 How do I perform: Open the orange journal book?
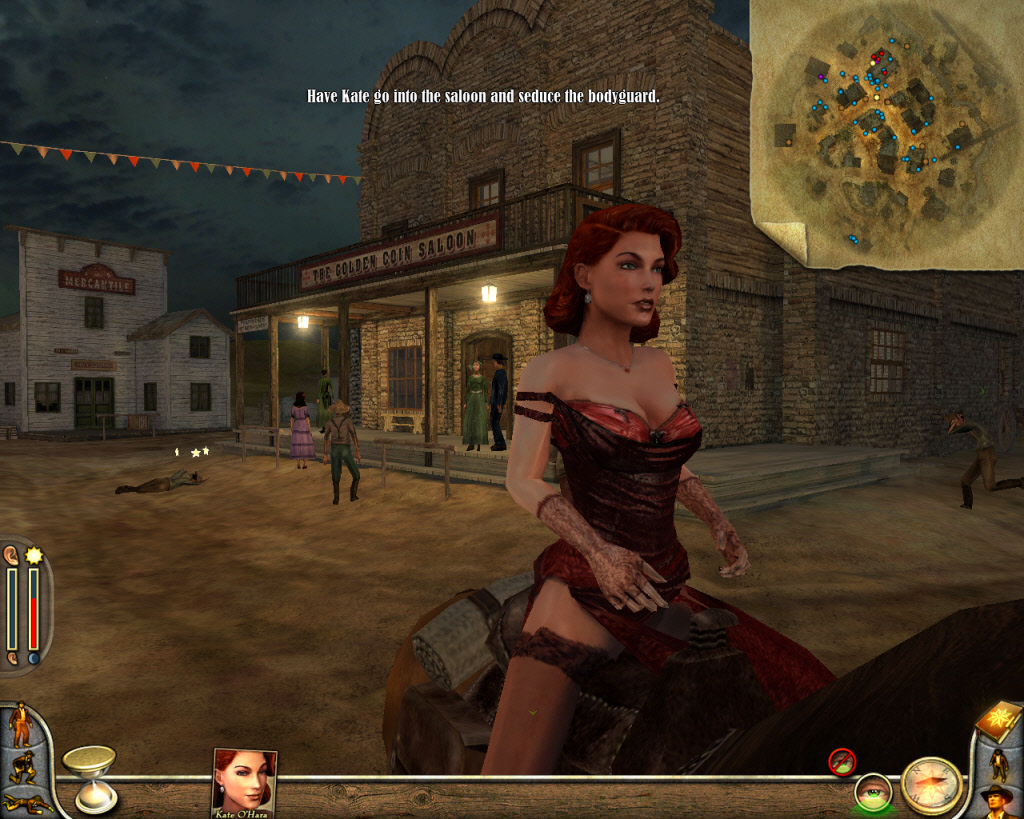click(997, 719)
